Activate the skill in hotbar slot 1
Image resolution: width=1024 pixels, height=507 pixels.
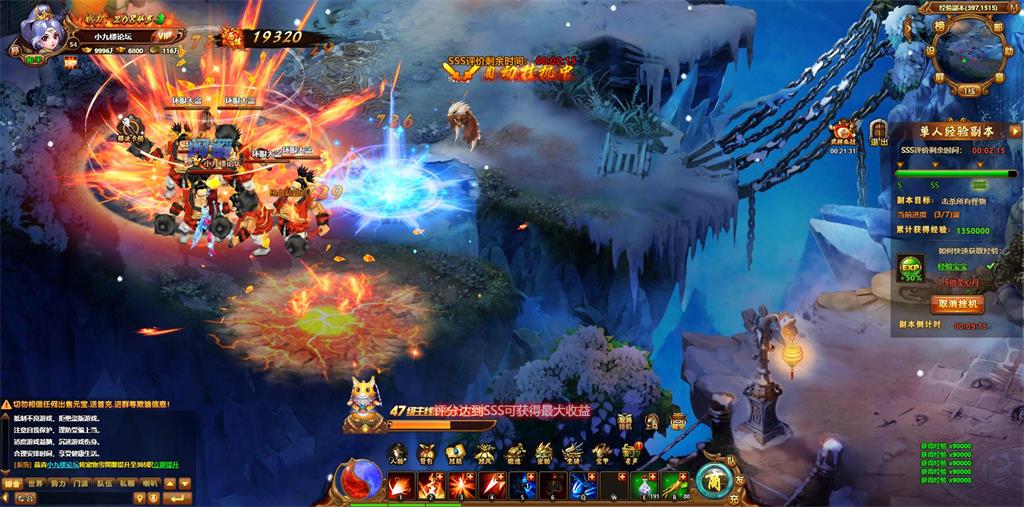coord(402,485)
